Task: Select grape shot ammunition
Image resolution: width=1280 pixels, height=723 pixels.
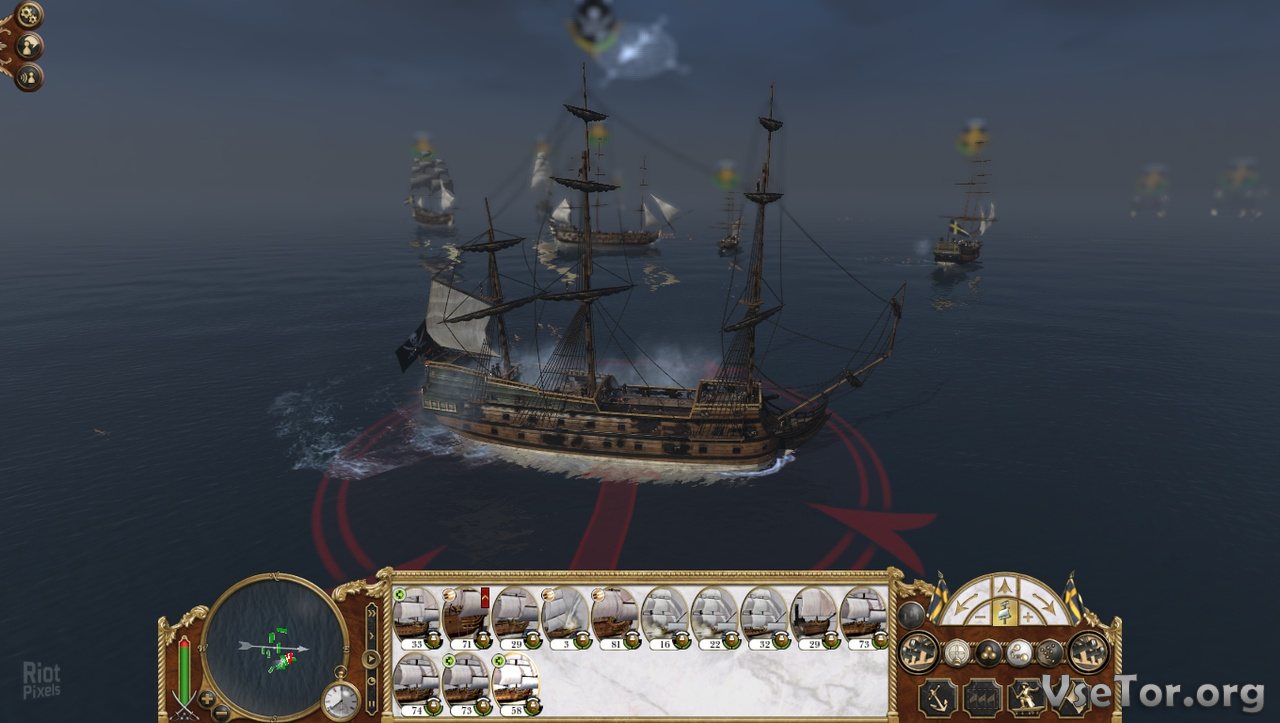Action: [x=1048, y=653]
